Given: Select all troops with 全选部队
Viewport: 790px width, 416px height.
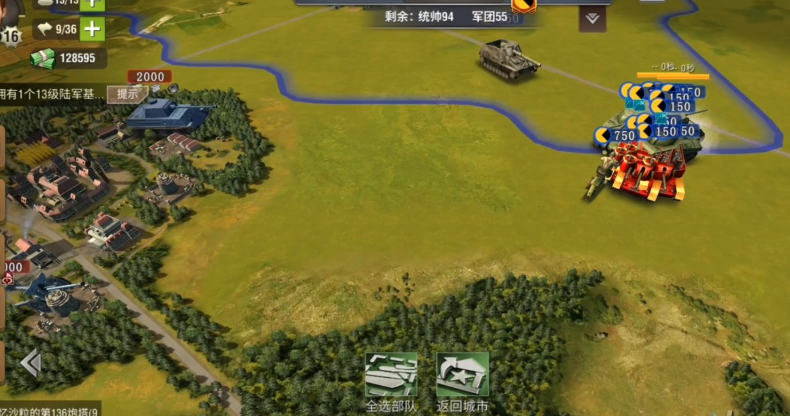Looking at the screenshot, I should click(x=390, y=380).
